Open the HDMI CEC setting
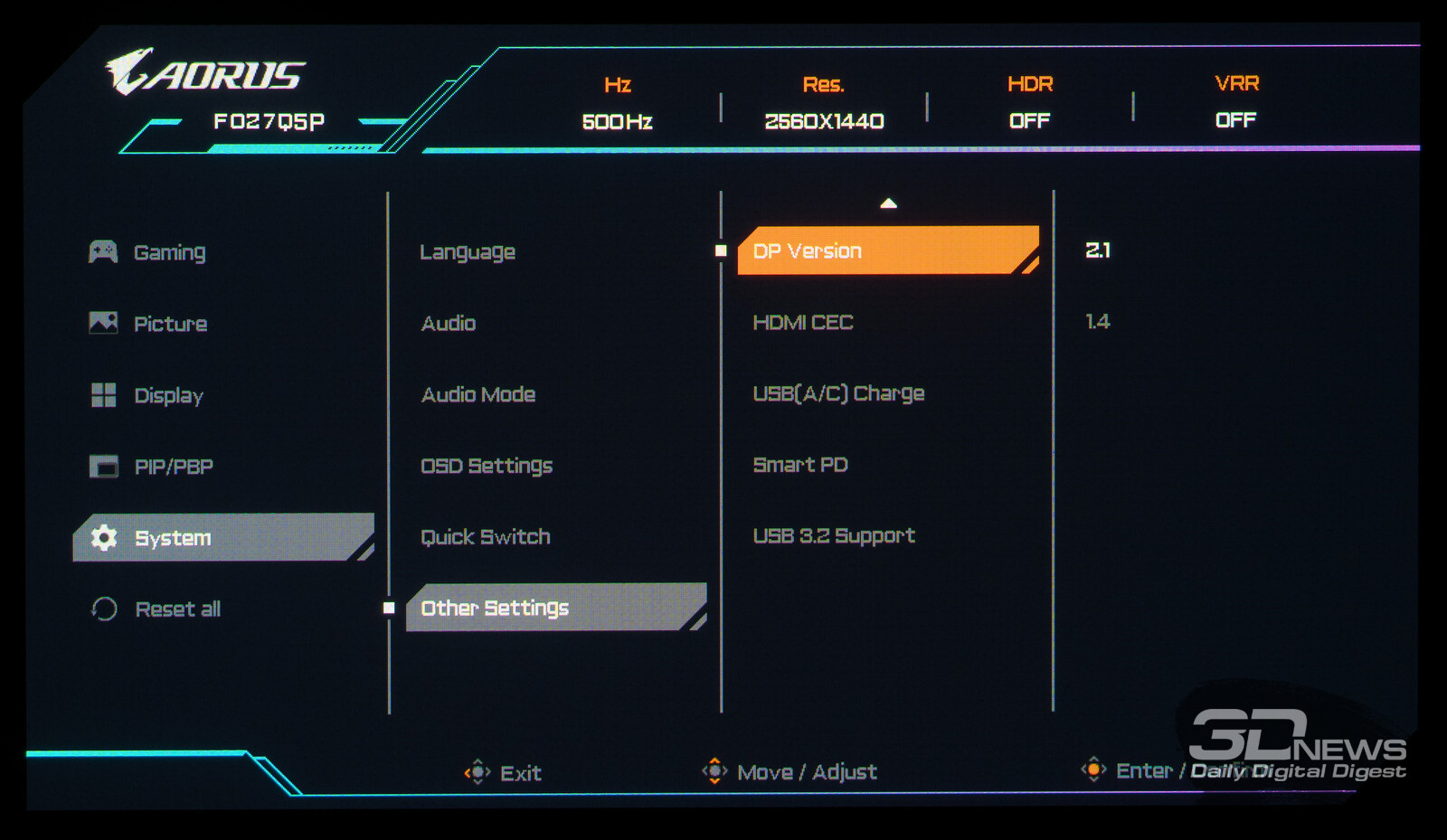 pos(803,323)
